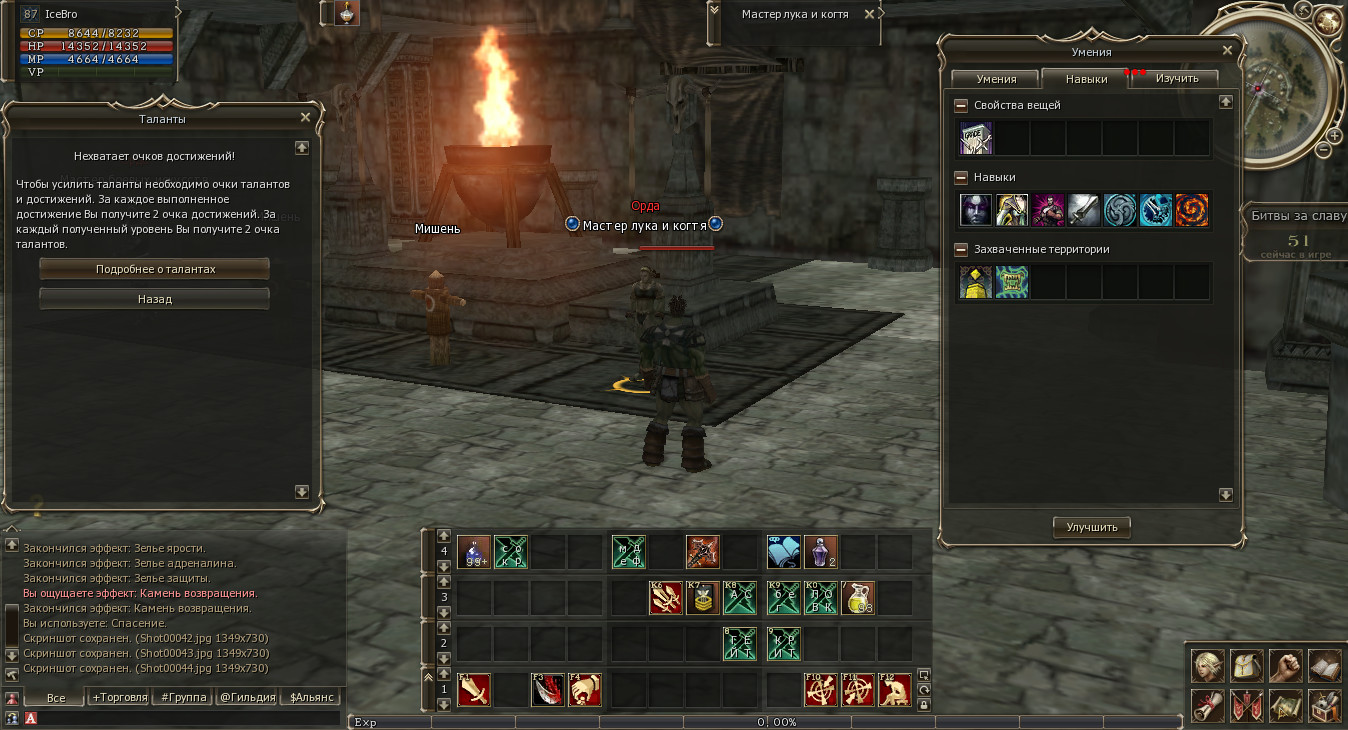
Task: Select the grey sword skill icon
Action: tap(1084, 210)
